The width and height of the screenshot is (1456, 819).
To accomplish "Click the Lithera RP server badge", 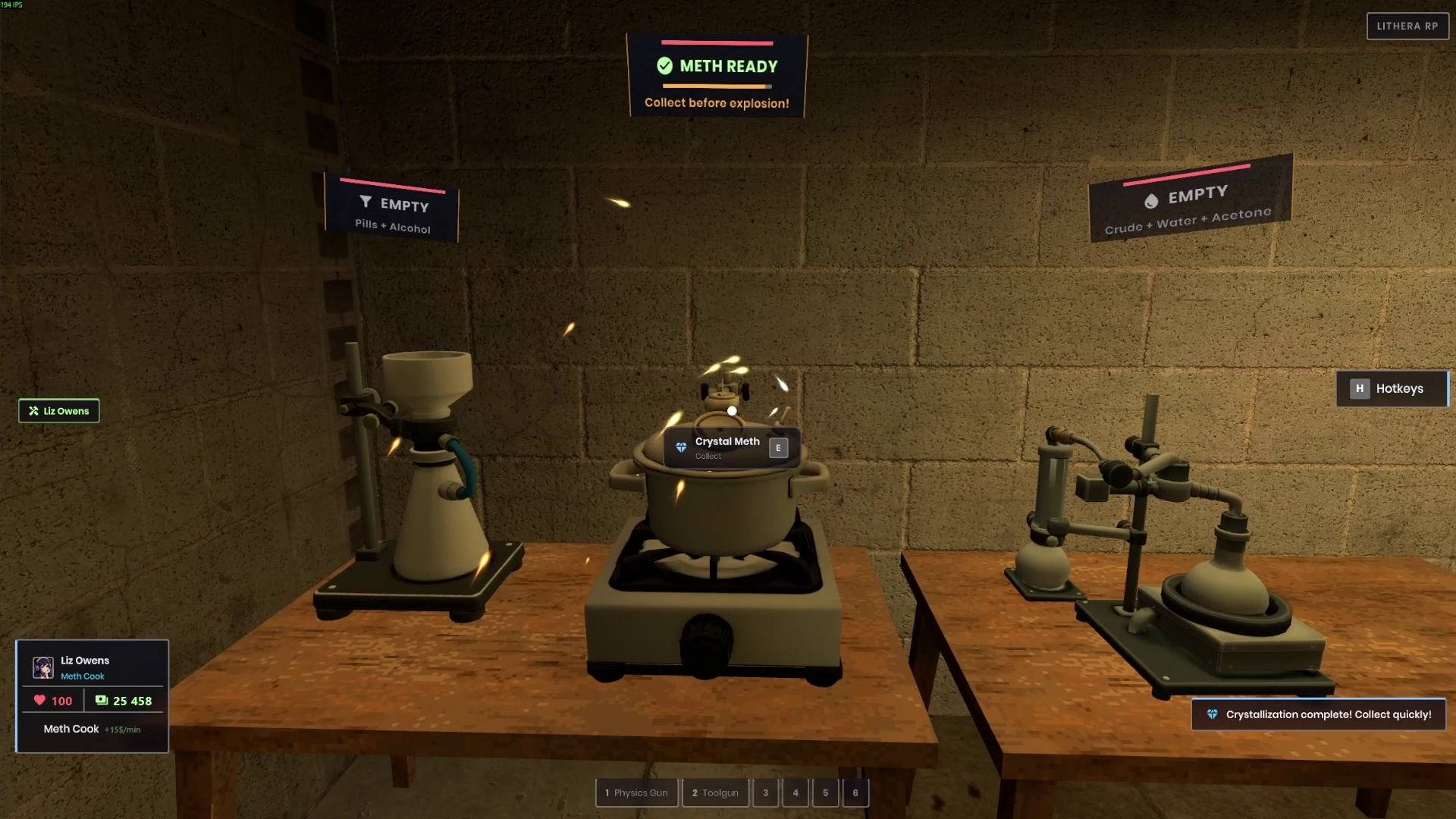I will click(x=1407, y=26).
